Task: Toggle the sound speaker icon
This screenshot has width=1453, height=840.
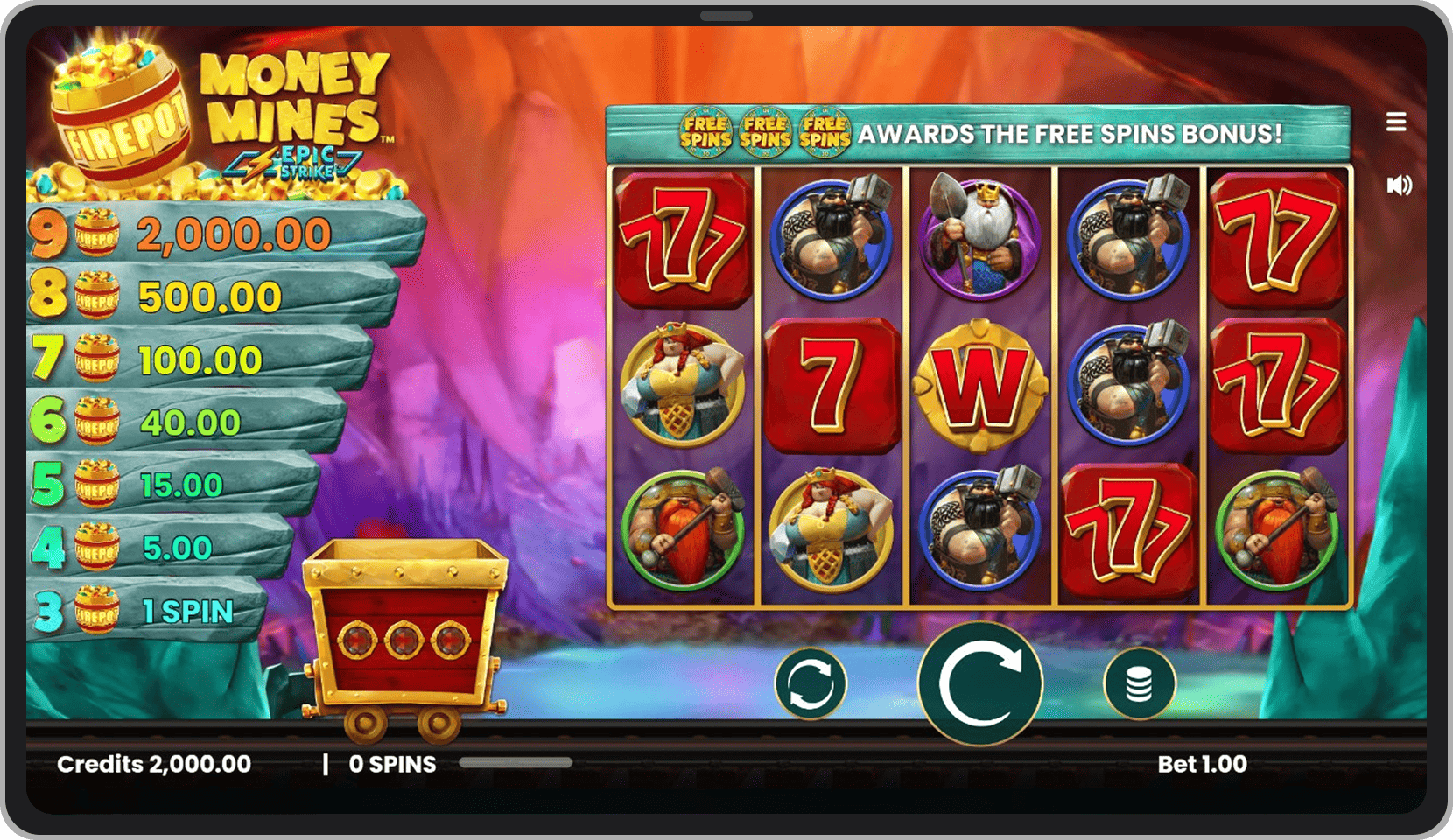Action: coord(1398,185)
